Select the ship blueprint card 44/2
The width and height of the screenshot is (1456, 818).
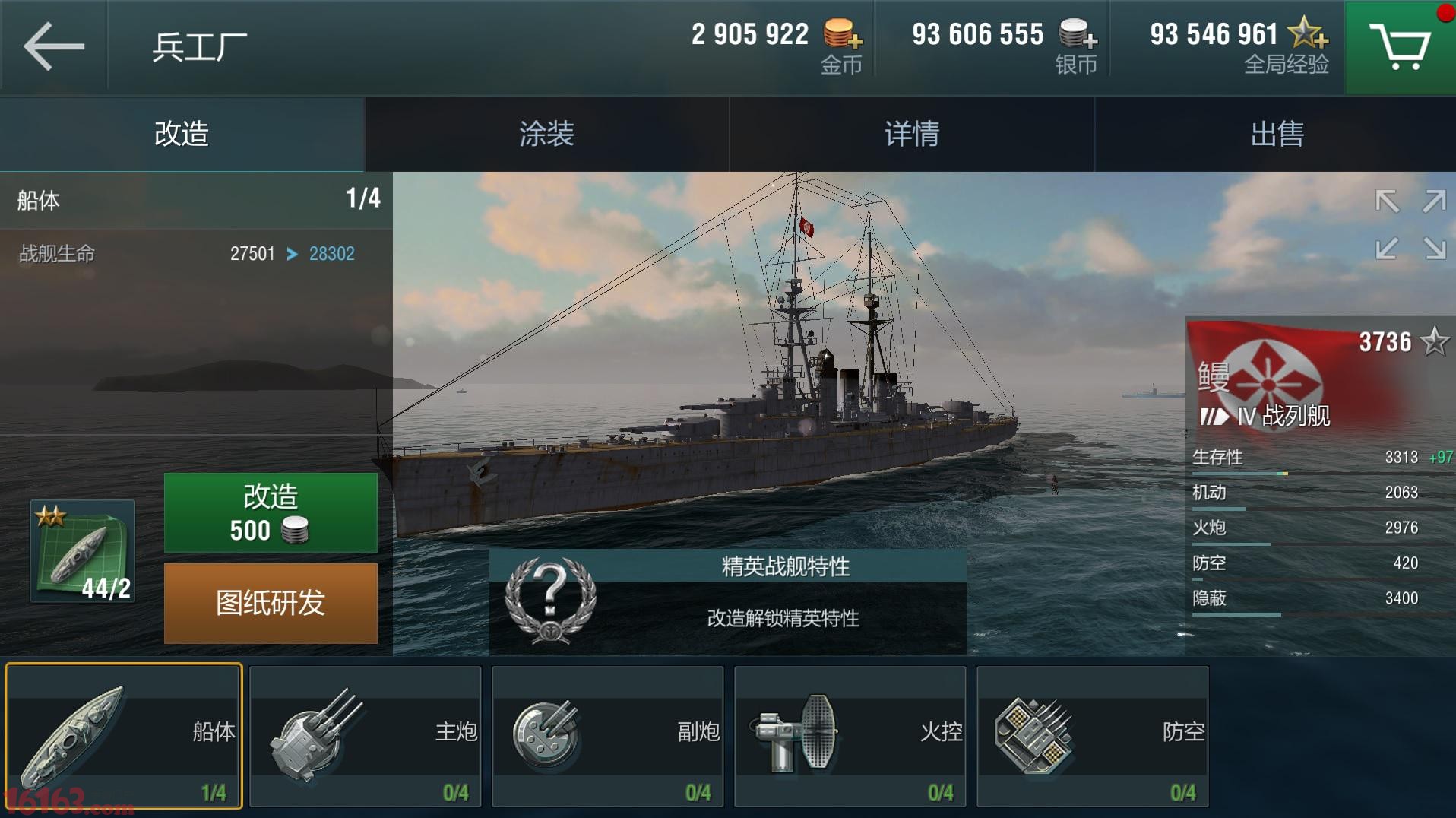click(82, 551)
